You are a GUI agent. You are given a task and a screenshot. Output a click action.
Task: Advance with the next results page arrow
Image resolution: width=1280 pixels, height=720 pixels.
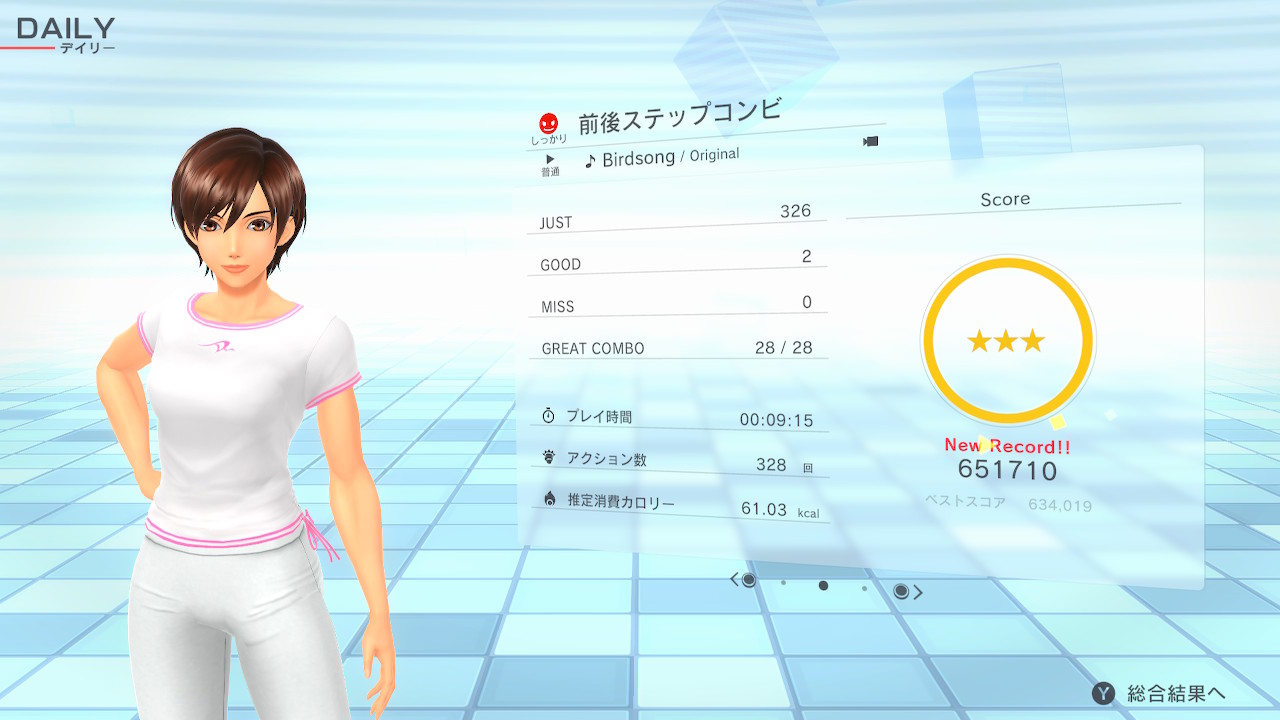click(918, 592)
